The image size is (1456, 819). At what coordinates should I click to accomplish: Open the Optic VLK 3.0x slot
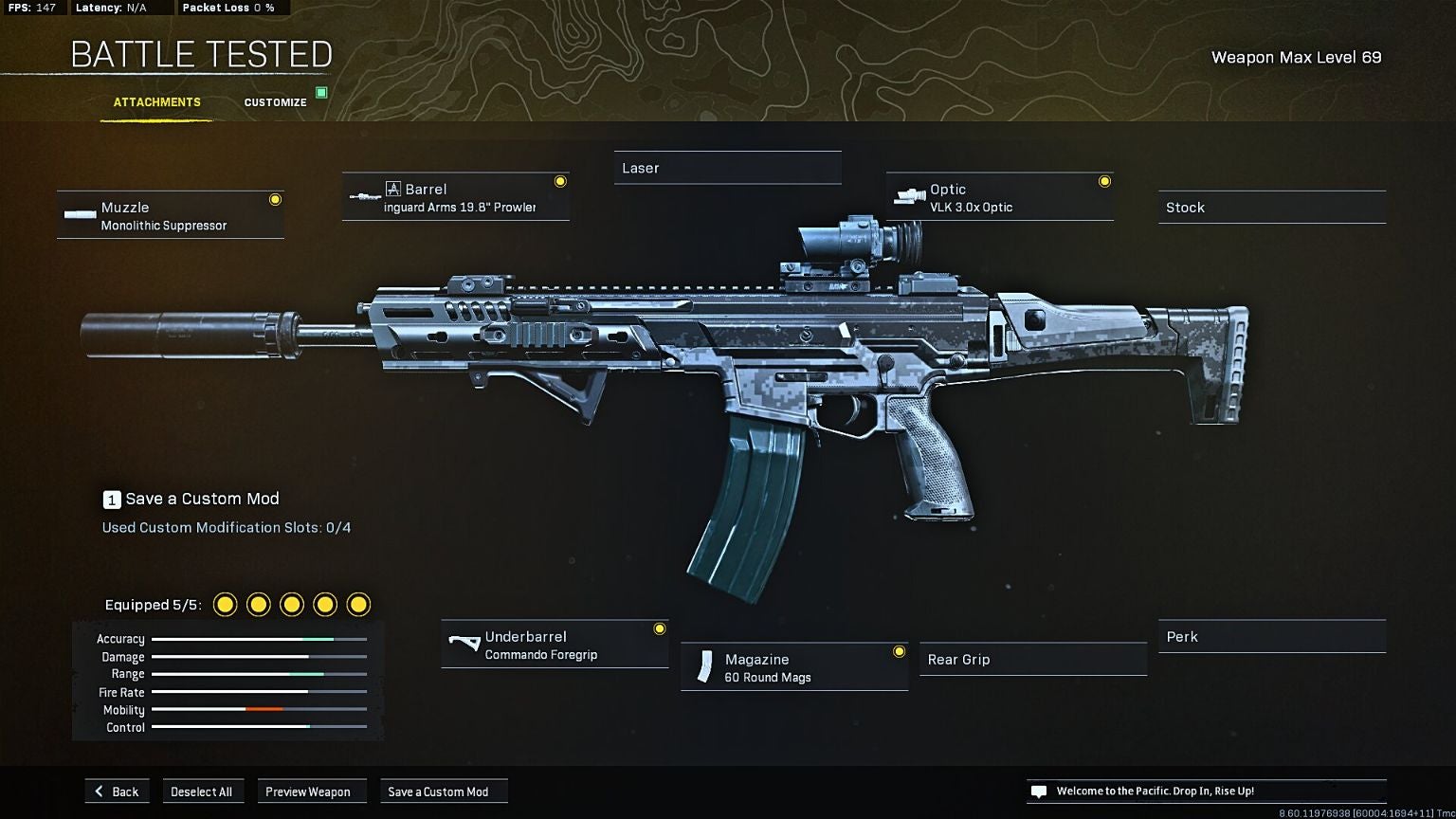[x=999, y=197]
